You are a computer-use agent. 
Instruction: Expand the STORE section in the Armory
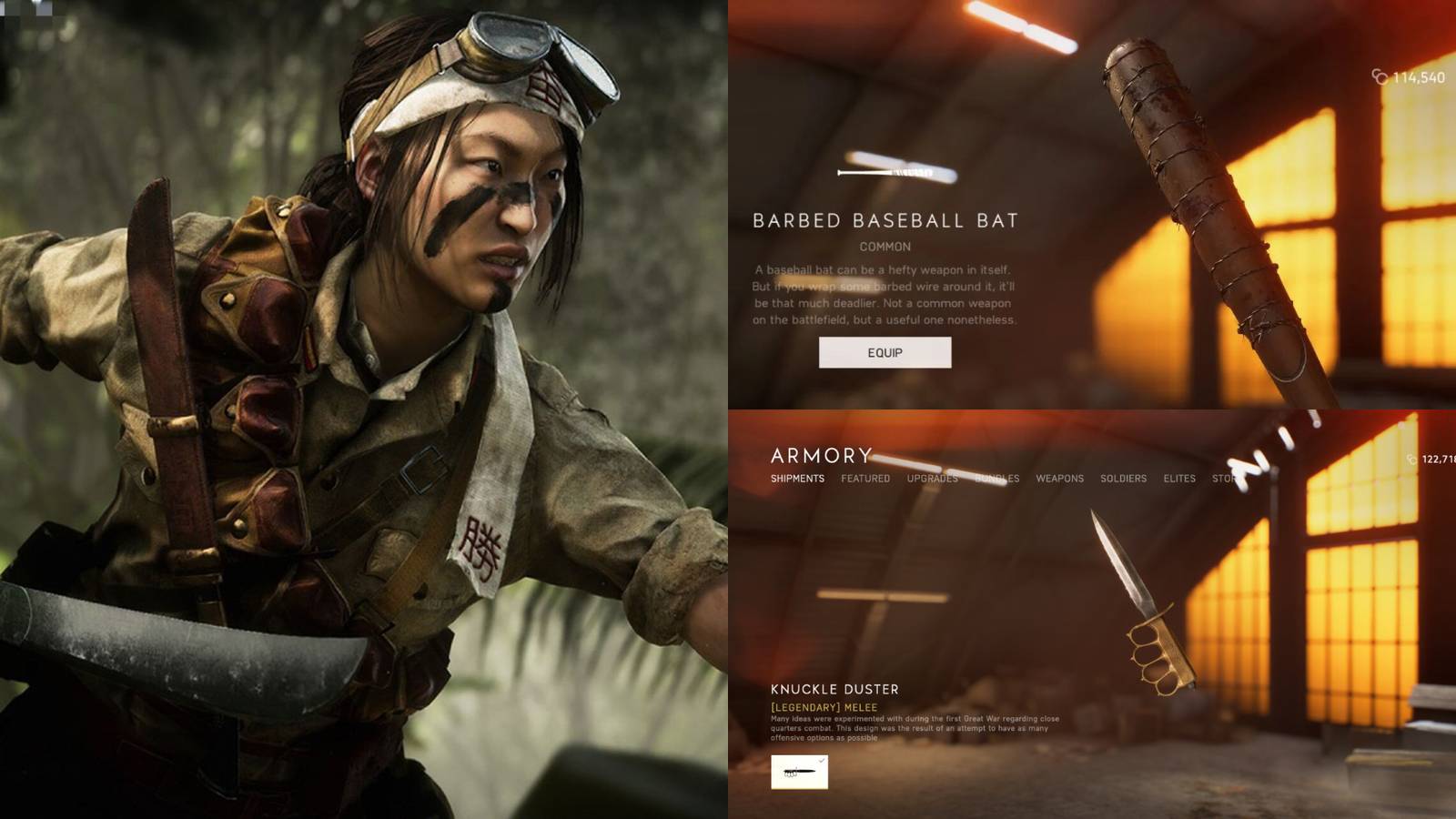[x=1223, y=479]
